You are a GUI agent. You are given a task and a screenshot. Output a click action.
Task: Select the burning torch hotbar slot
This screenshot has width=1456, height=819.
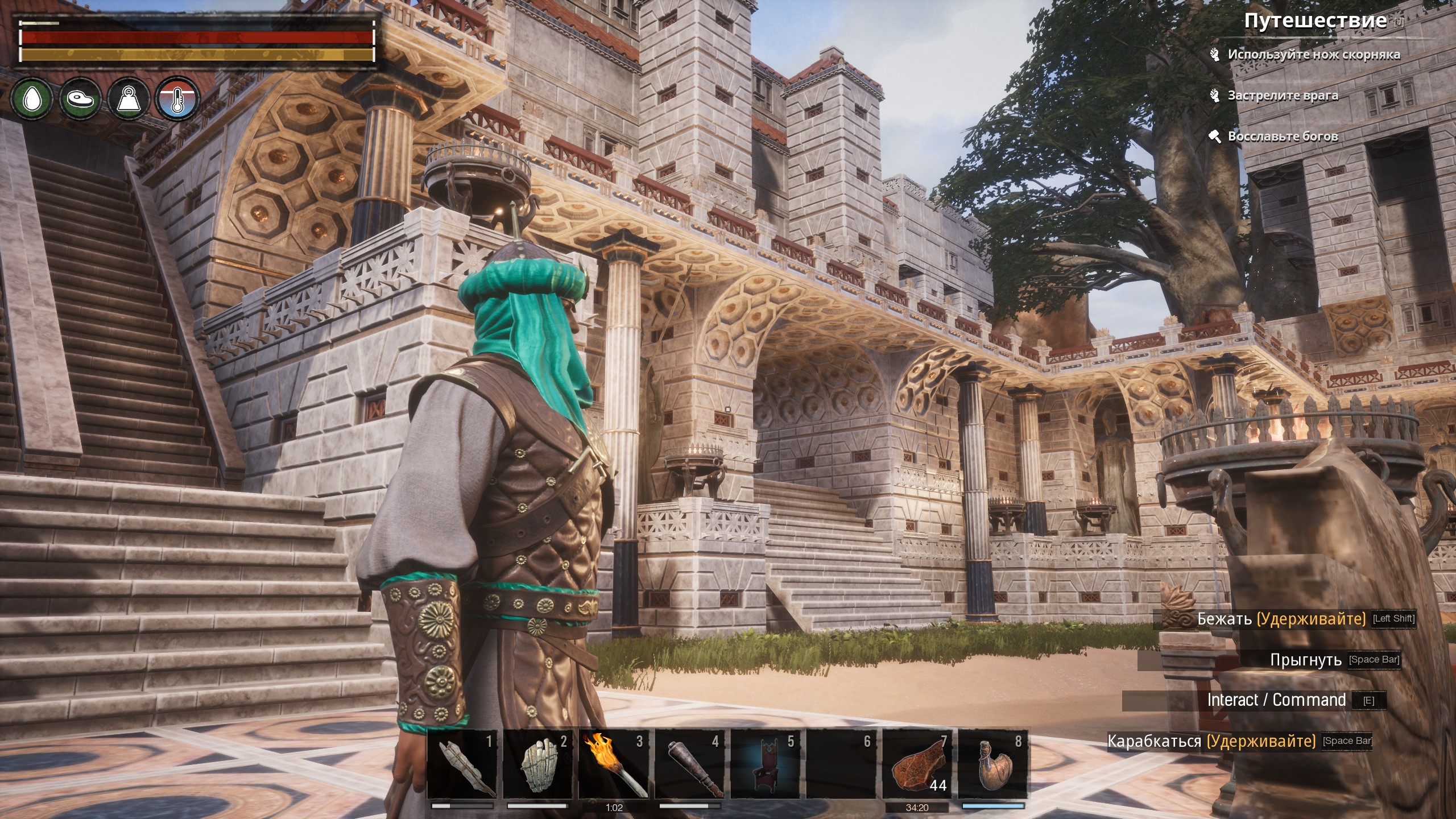pos(613,764)
